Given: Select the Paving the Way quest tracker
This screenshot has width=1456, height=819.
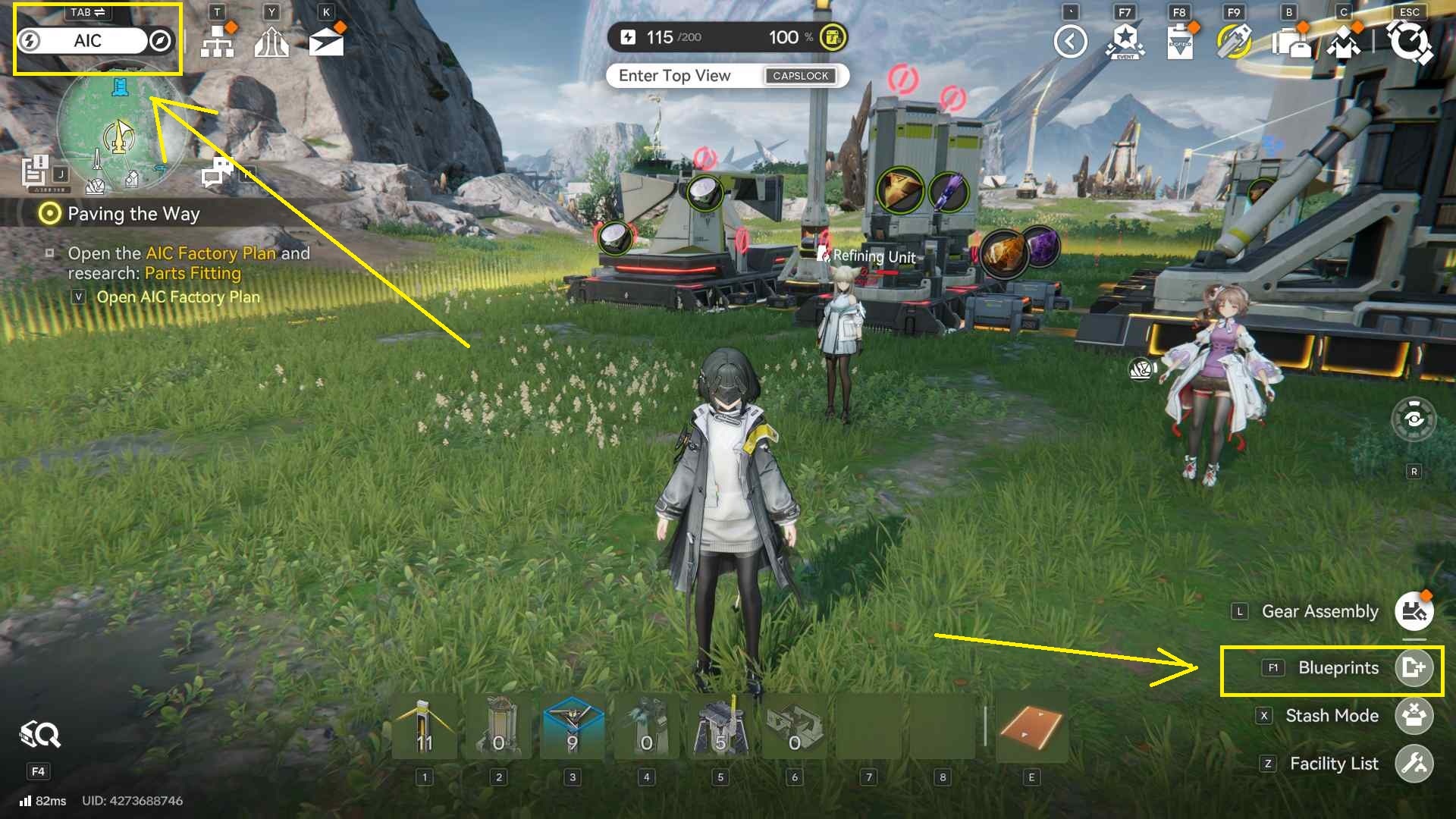Looking at the screenshot, I should 133,214.
